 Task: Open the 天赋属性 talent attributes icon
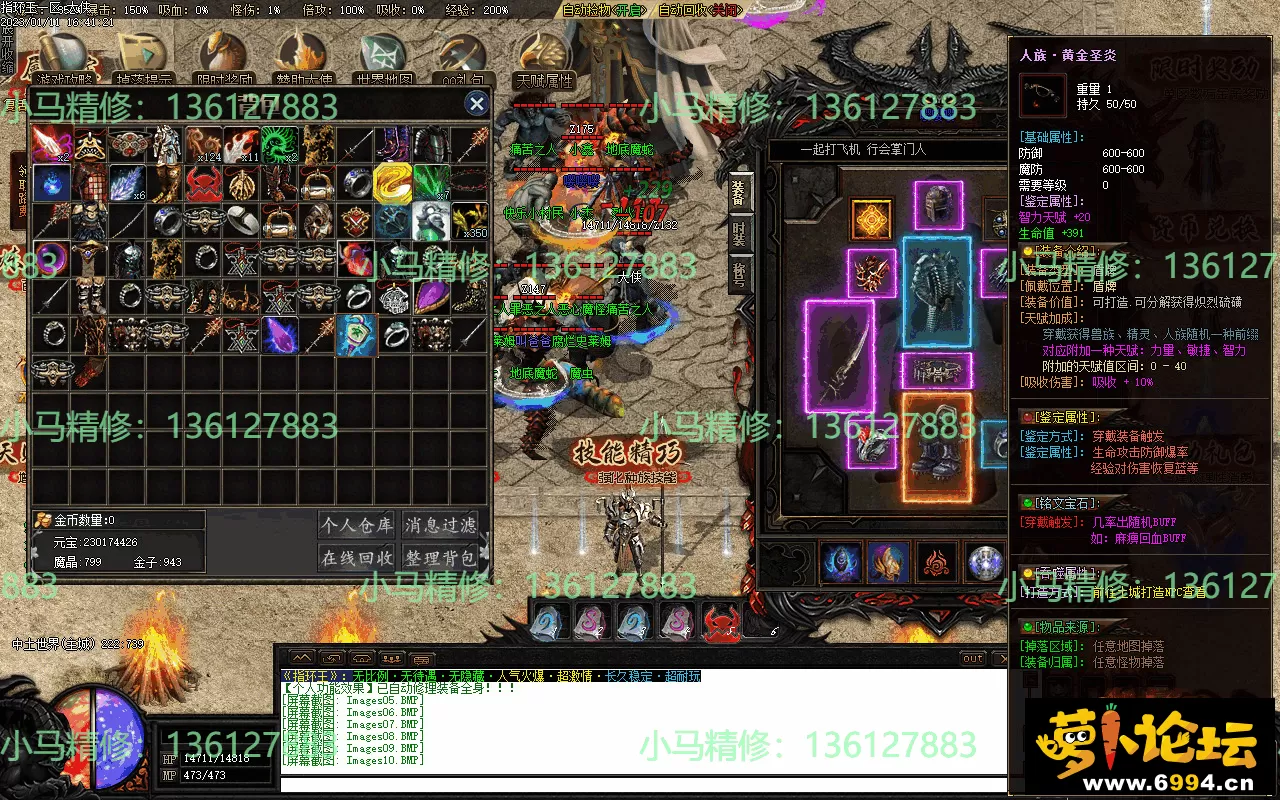(x=544, y=60)
